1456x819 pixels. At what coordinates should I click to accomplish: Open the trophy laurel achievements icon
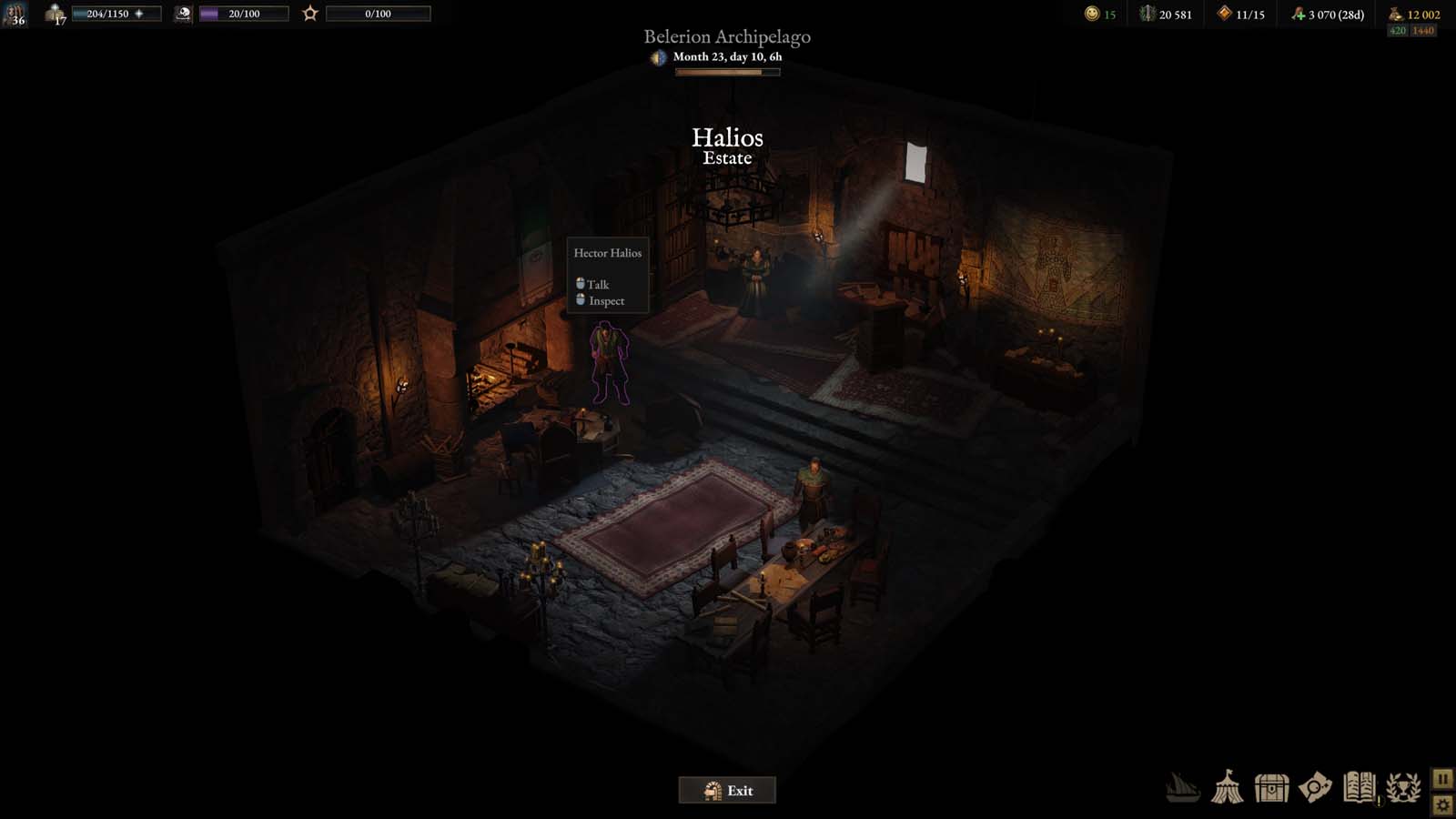pos(1403,787)
